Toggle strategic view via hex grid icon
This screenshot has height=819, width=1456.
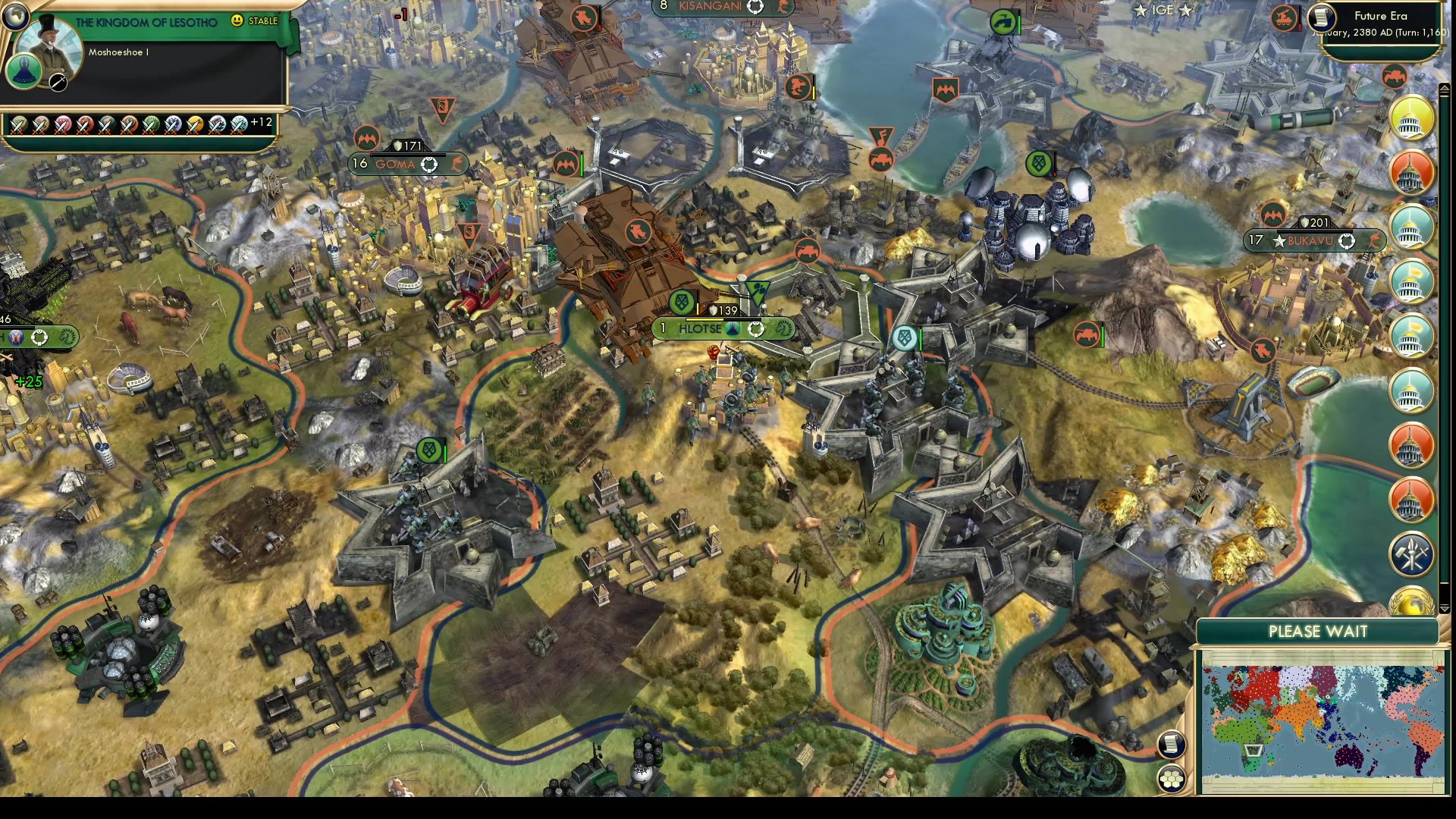(1172, 778)
